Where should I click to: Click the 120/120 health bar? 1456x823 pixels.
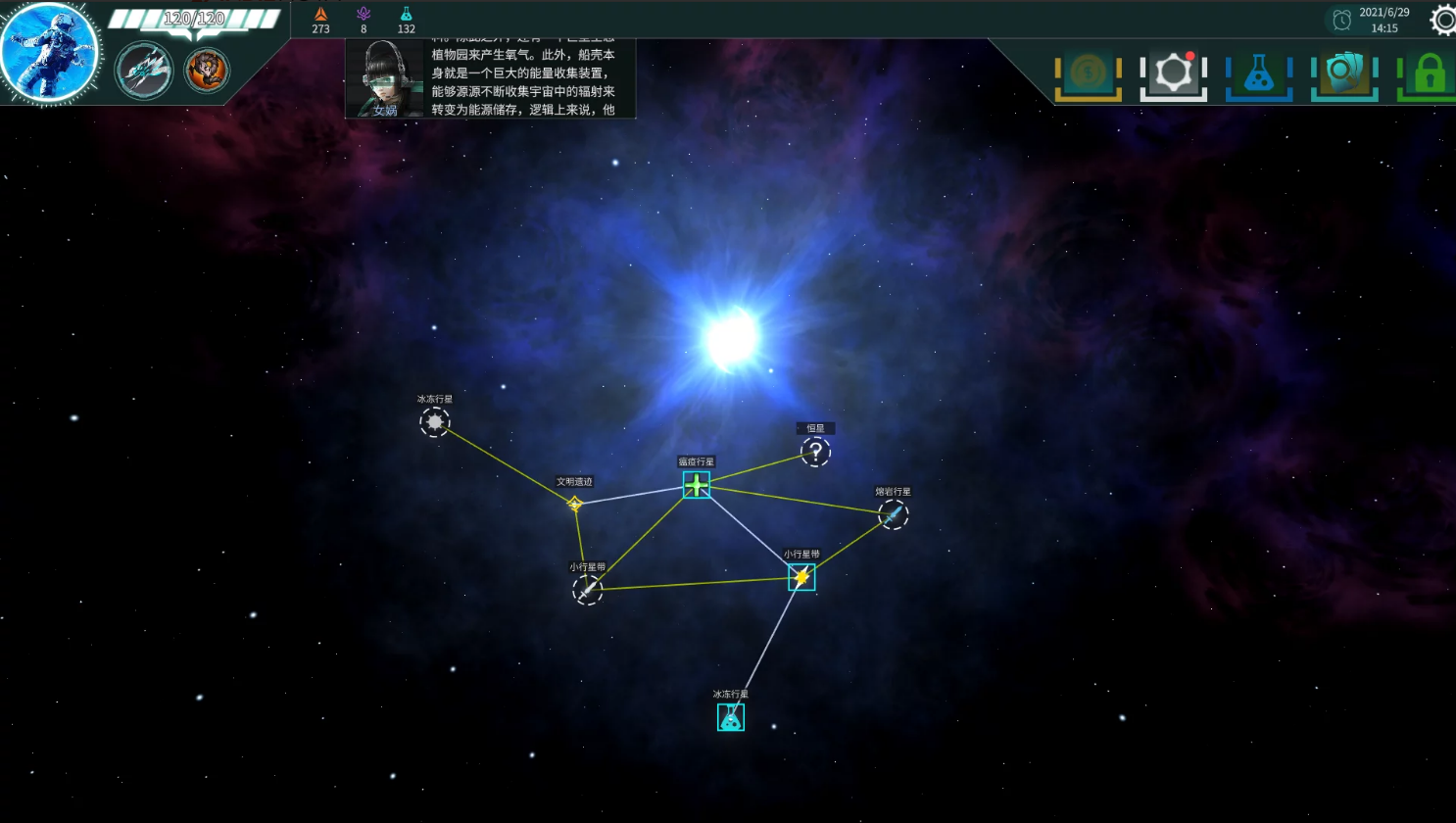(x=193, y=18)
